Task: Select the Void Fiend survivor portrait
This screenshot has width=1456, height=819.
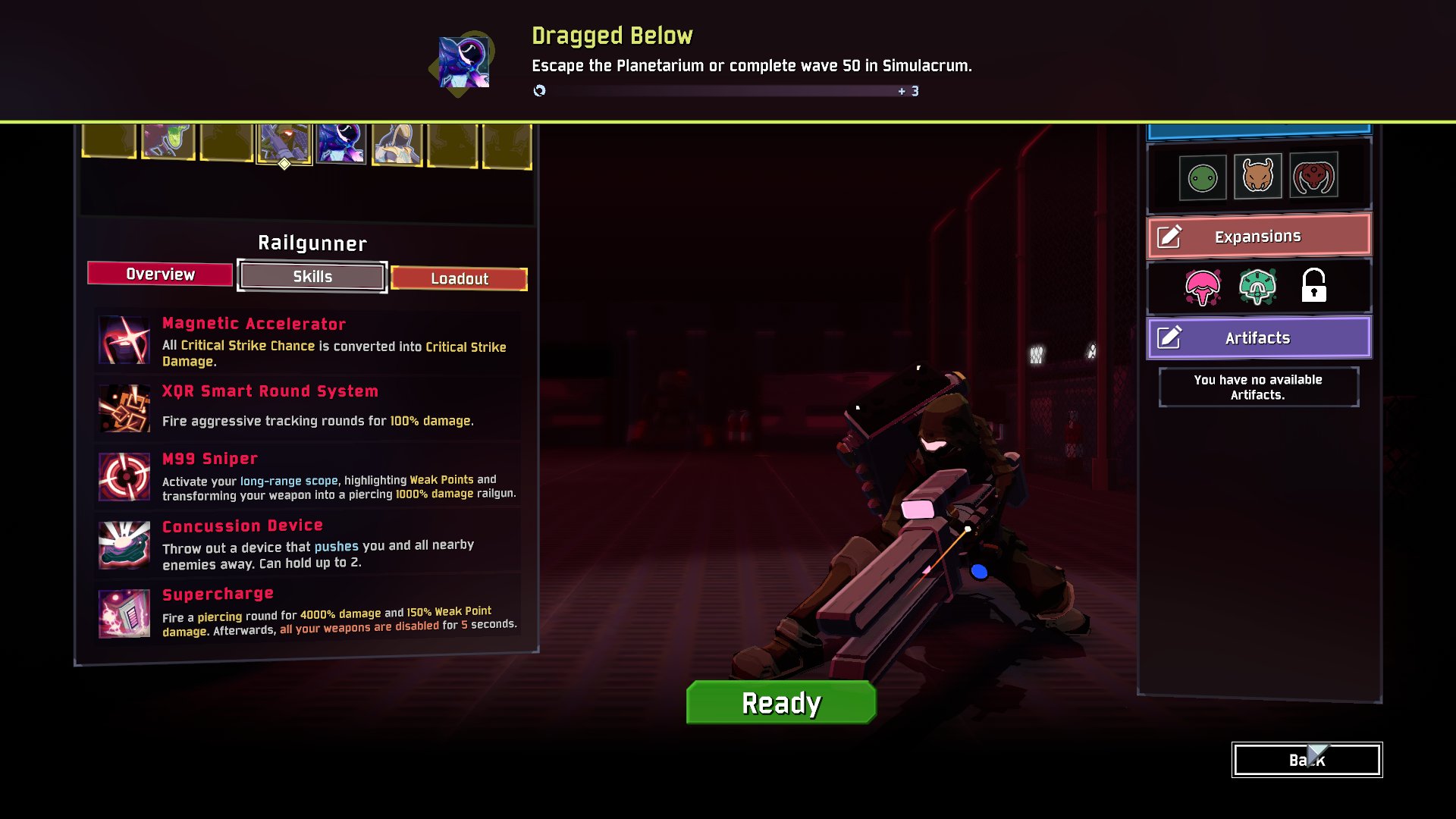Action: [341, 143]
